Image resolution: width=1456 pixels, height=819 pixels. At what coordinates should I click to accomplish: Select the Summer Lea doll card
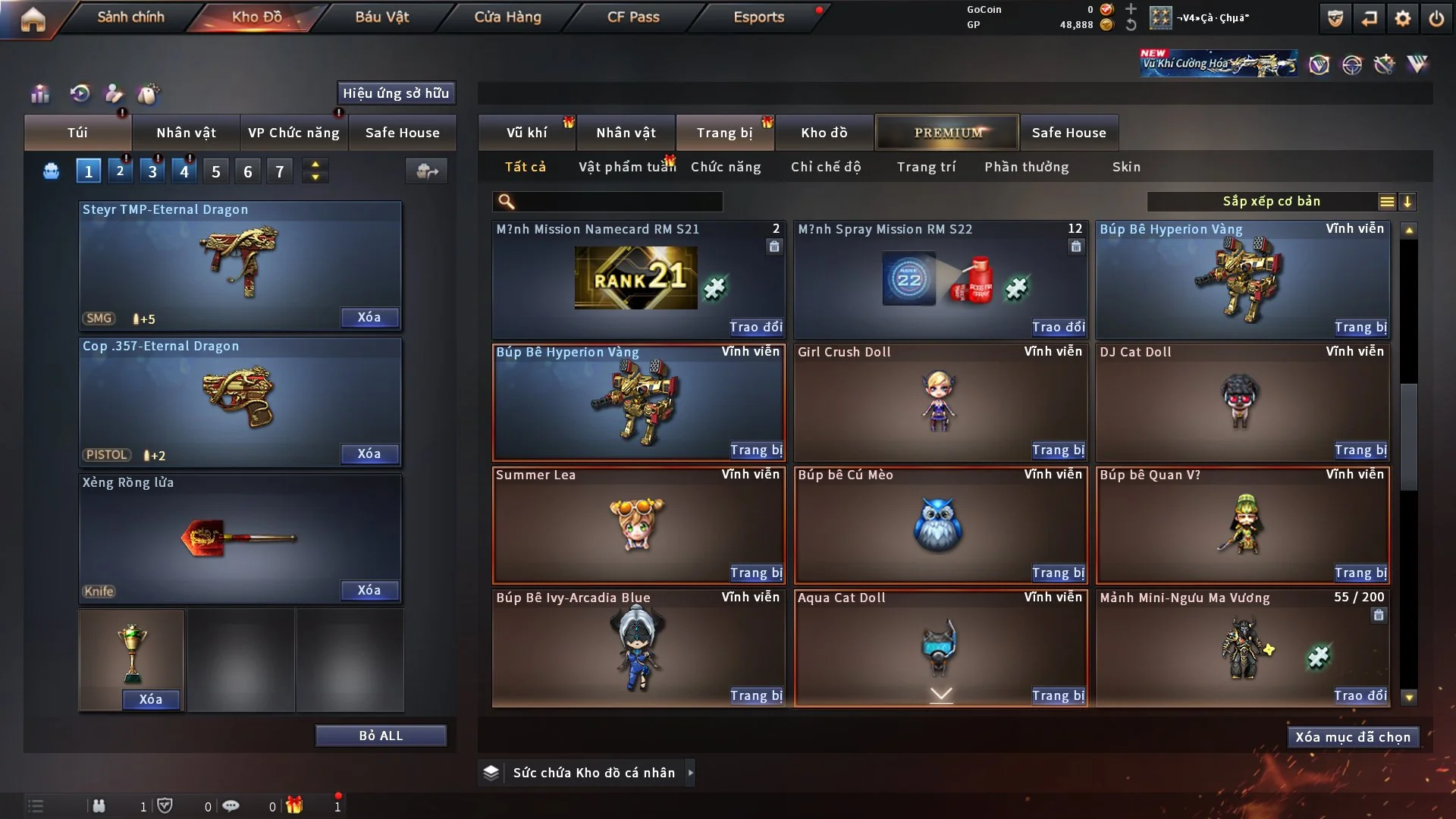click(637, 523)
